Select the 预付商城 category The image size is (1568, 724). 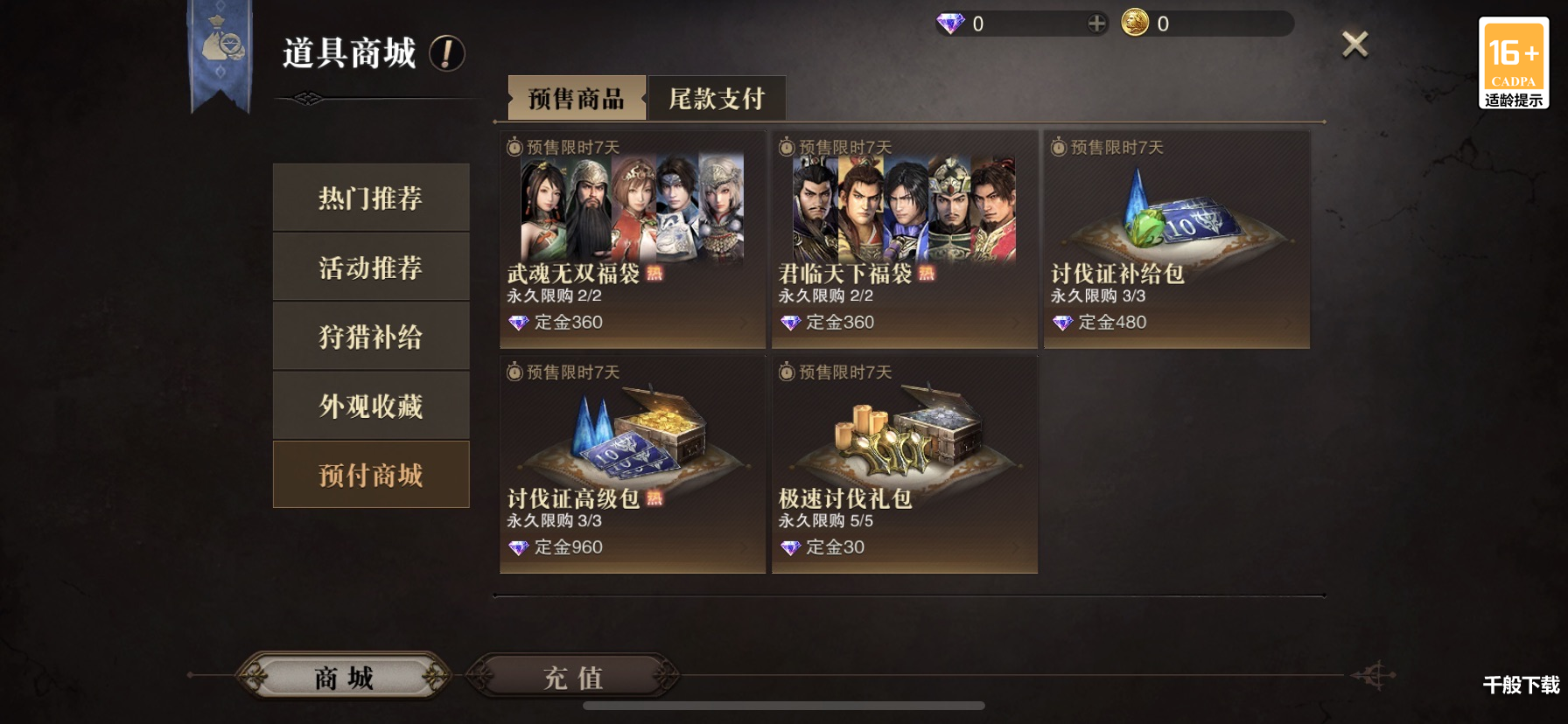[371, 474]
